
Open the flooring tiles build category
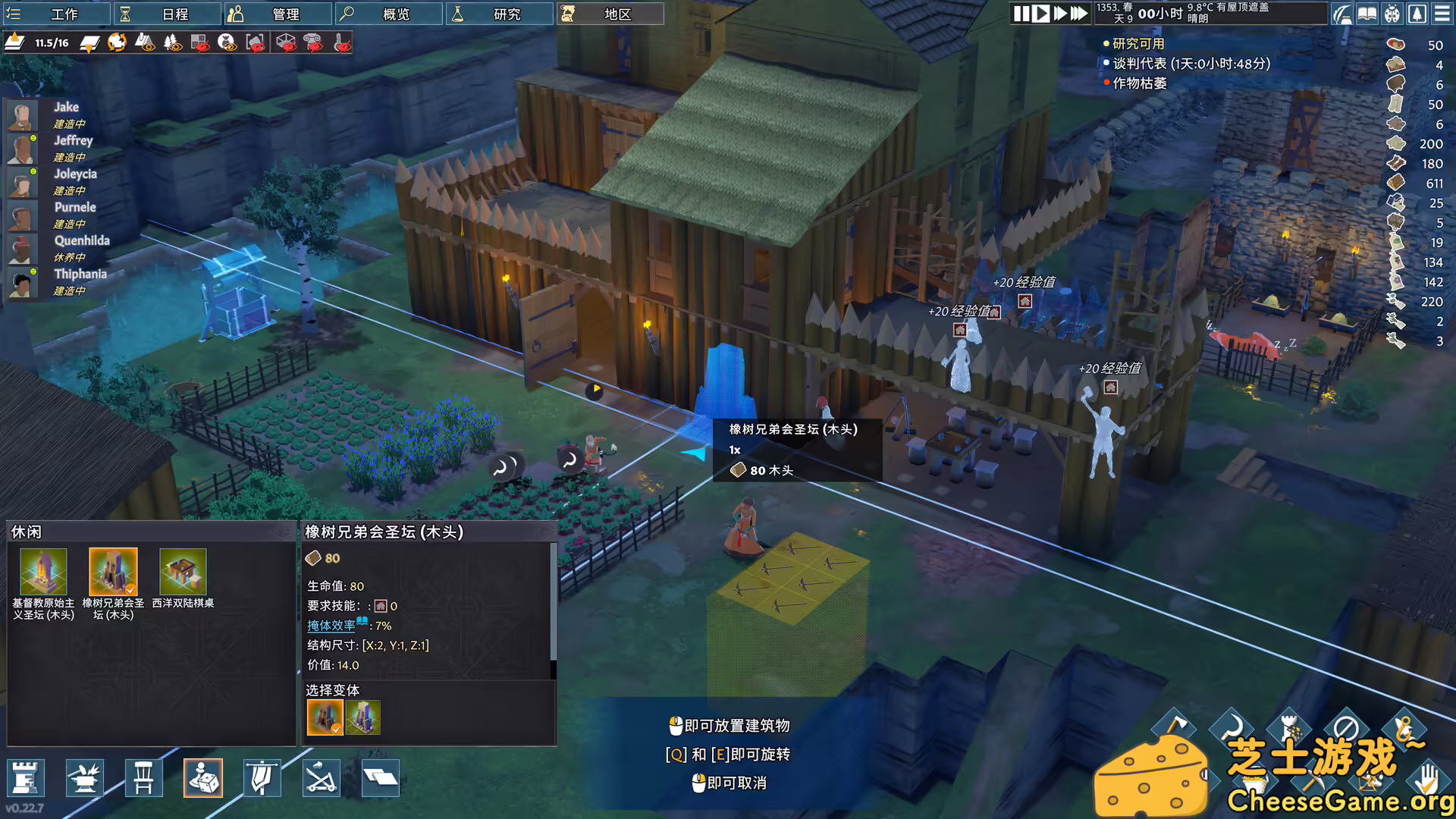(379, 777)
